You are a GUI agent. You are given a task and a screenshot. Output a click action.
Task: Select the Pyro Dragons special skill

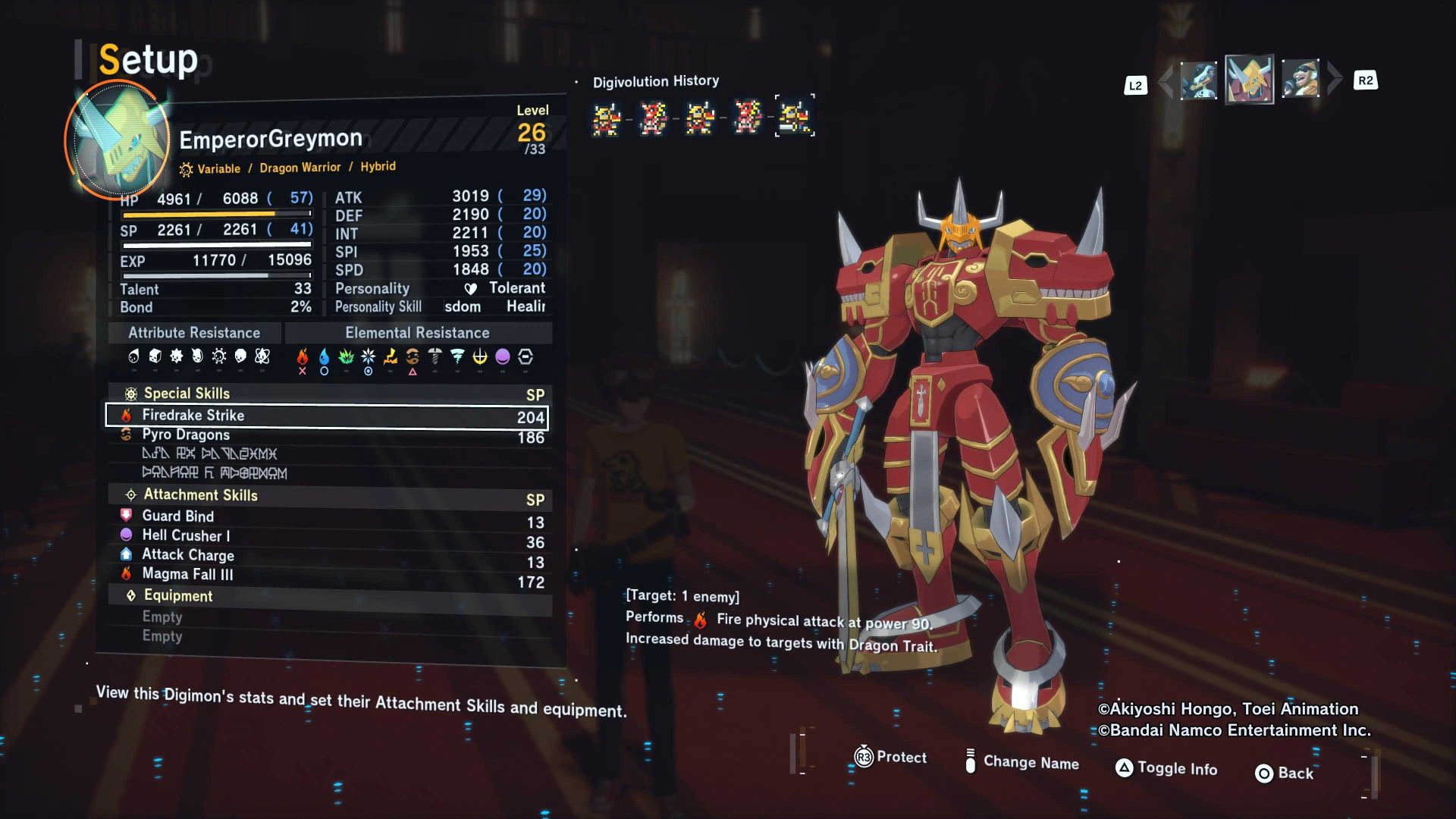[x=326, y=435]
